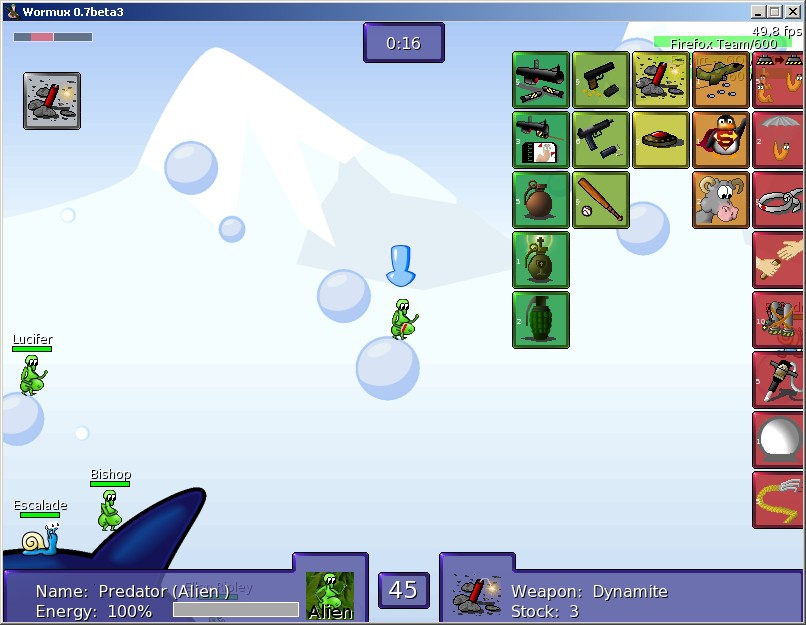The image size is (806, 625).
Task: Choose the red-button land mine
Action: pyautogui.click(x=661, y=140)
